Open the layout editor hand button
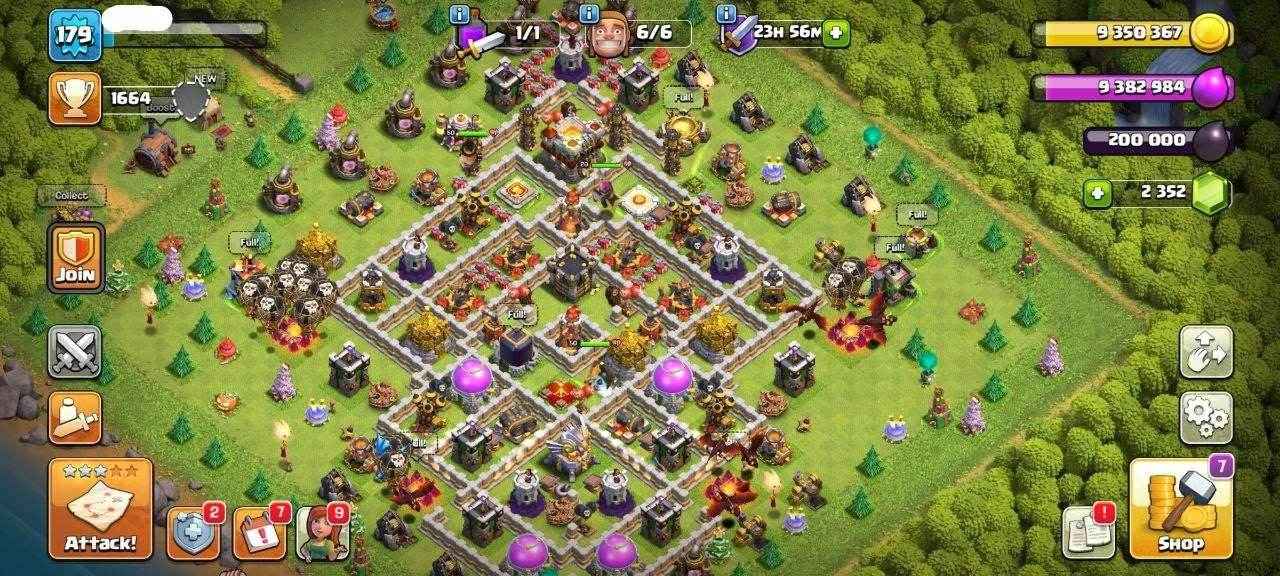Viewport: 1280px width, 576px height. click(1205, 351)
